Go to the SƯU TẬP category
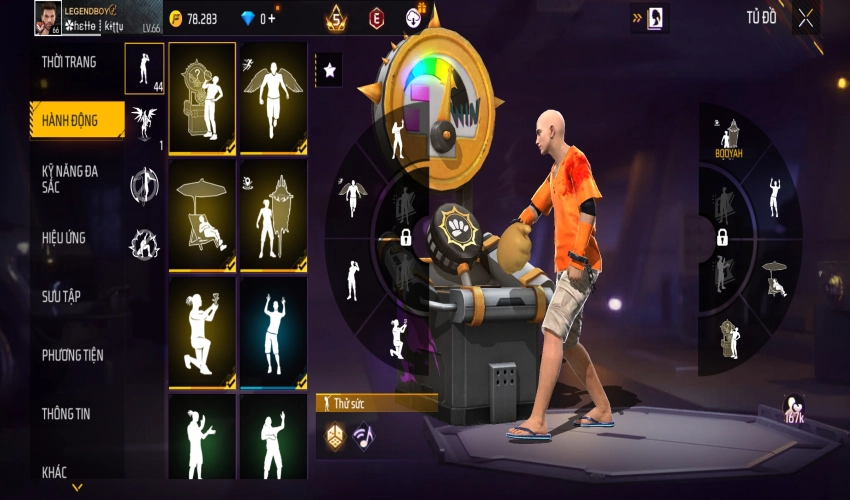850x500 pixels. click(x=61, y=296)
